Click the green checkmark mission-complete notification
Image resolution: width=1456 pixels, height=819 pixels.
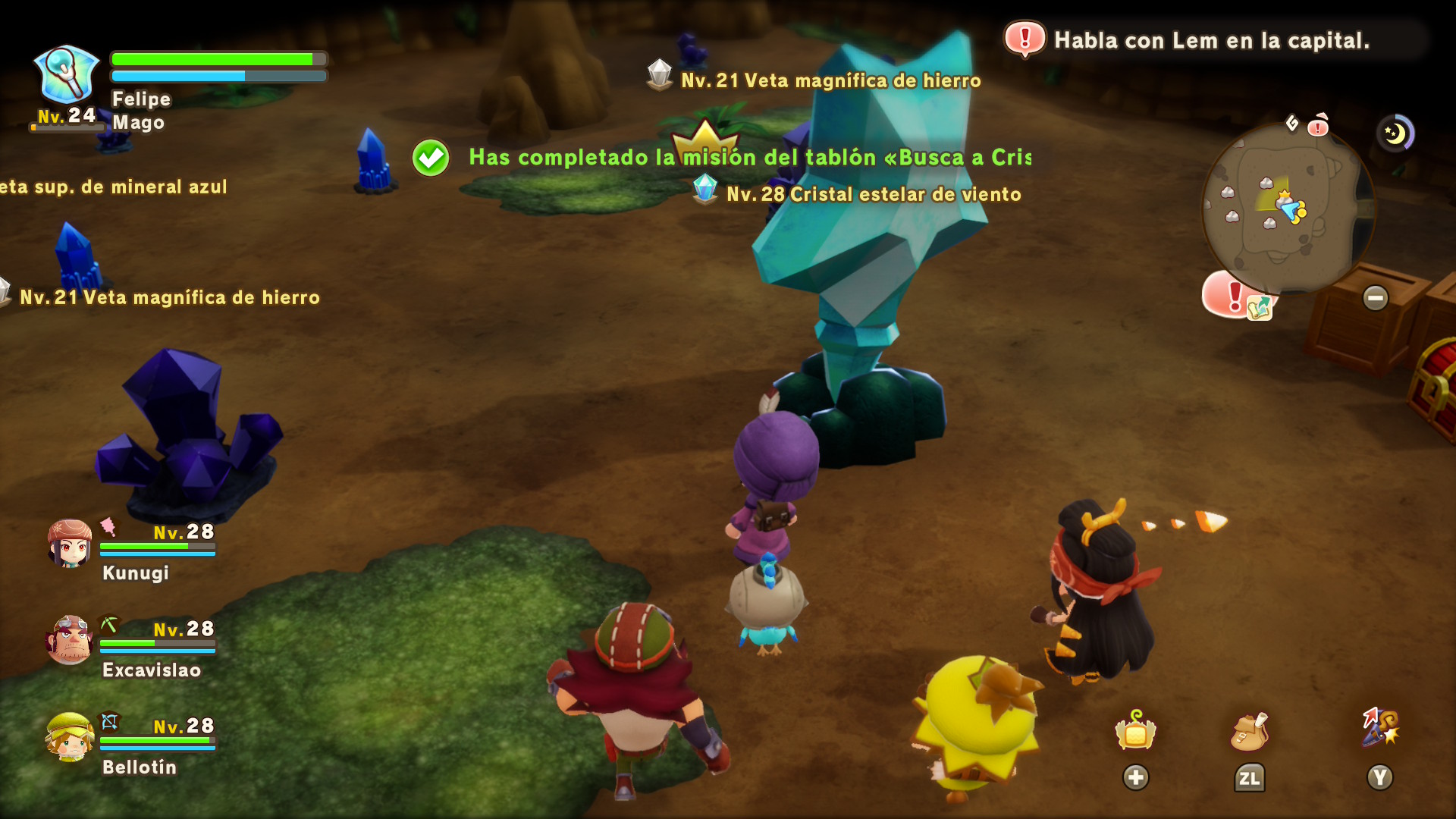[431, 158]
